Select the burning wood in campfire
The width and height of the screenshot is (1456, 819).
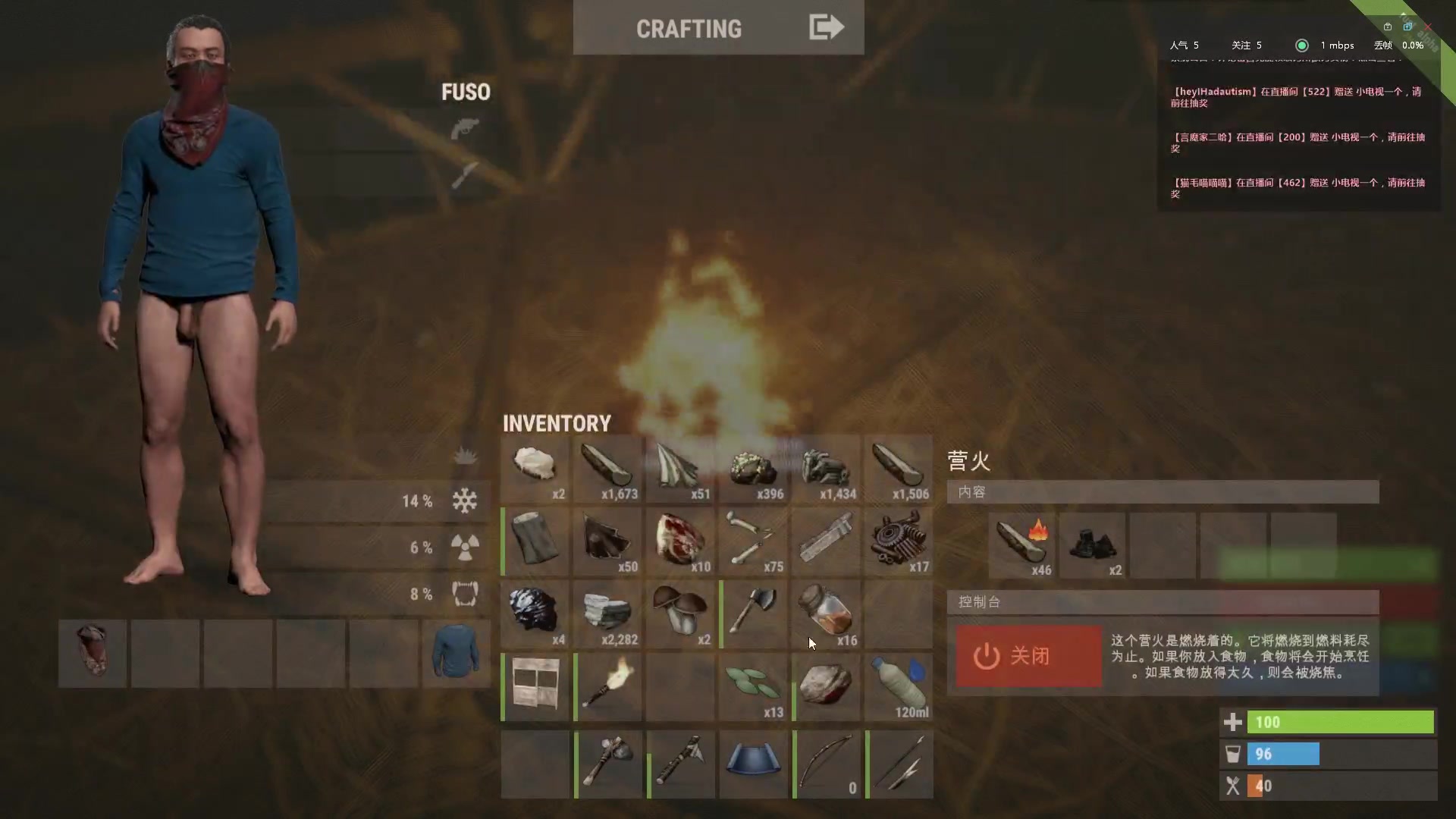coord(1021,544)
